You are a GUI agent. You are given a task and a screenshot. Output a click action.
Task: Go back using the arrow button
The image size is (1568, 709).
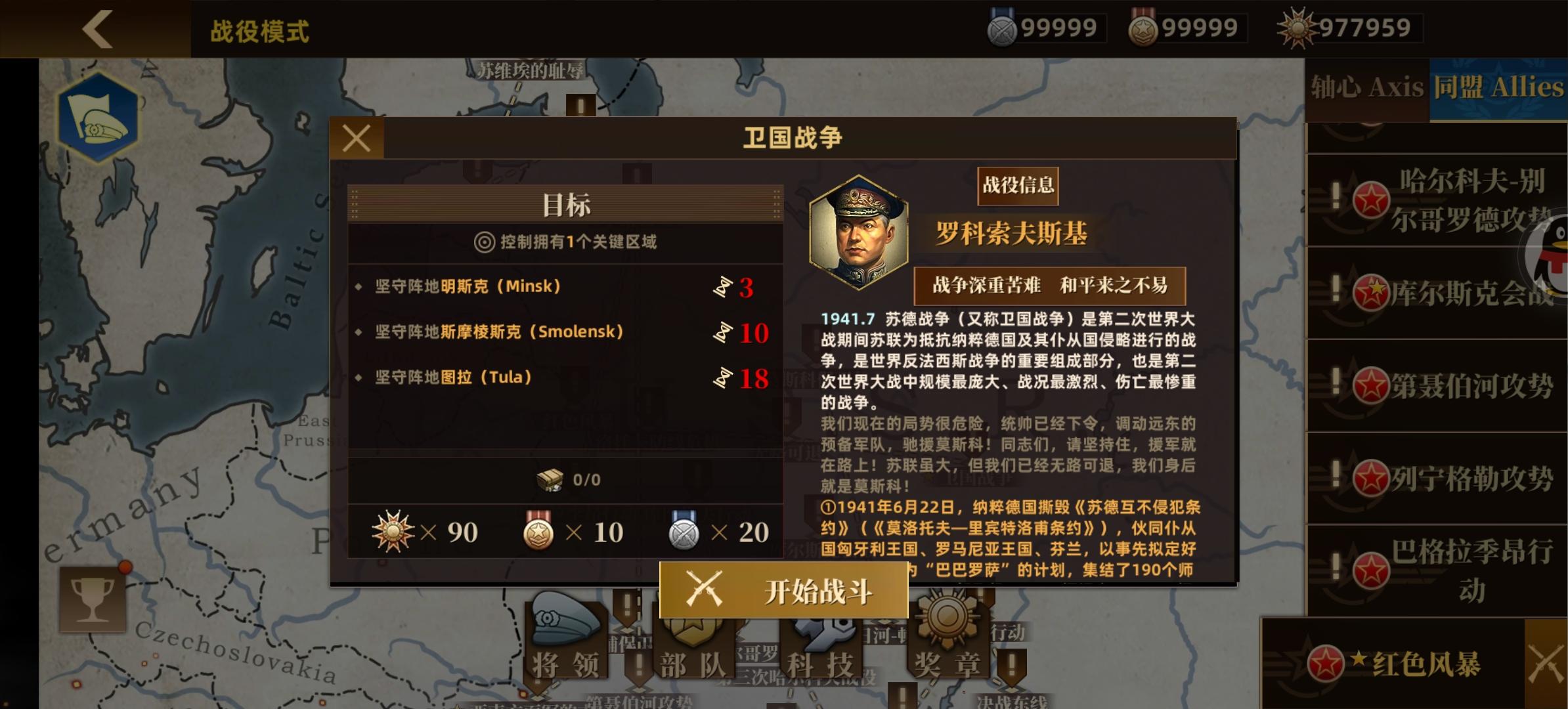[x=97, y=29]
